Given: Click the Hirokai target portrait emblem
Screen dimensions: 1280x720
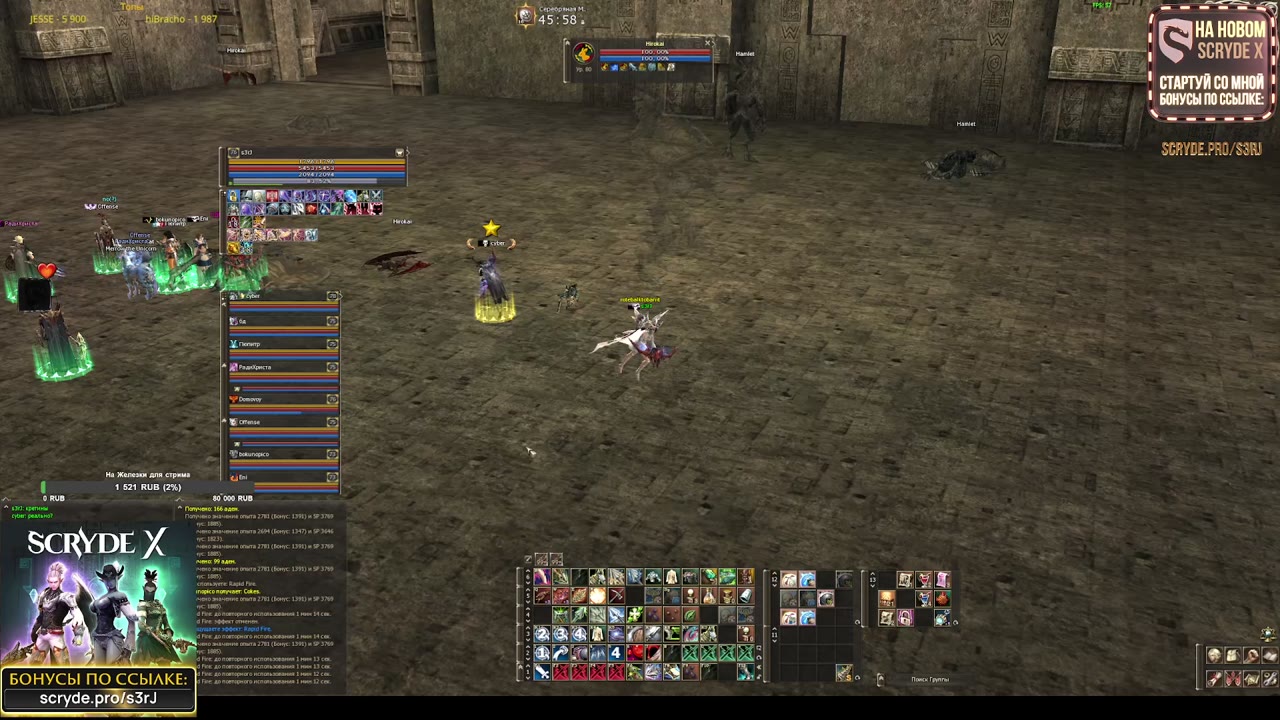Looking at the screenshot, I should point(583,53).
